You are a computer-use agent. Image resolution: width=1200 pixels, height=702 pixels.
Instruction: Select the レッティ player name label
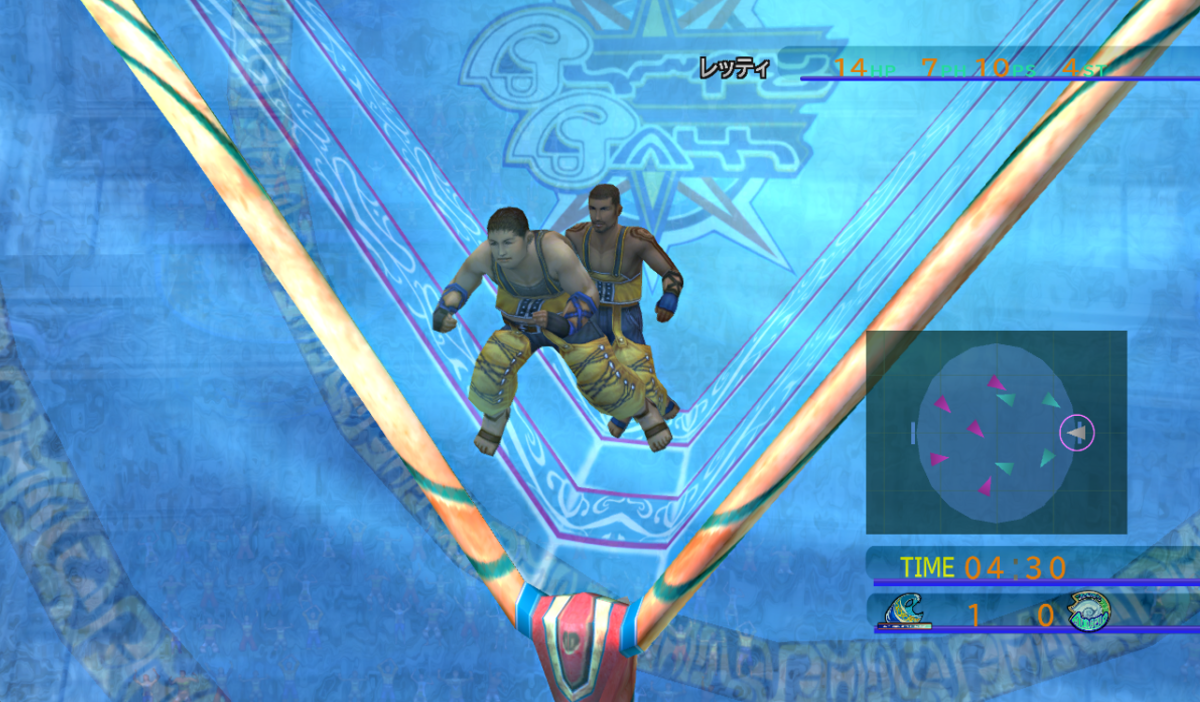[x=734, y=69]
